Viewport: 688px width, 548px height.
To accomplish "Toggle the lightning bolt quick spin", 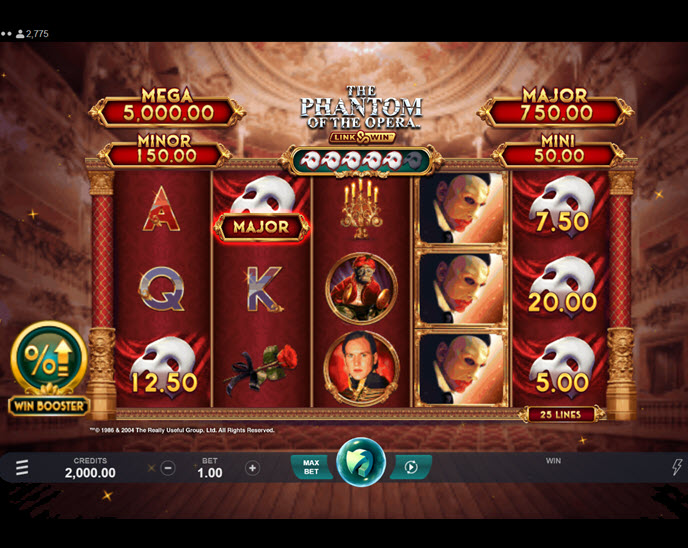I will [677, 467].
